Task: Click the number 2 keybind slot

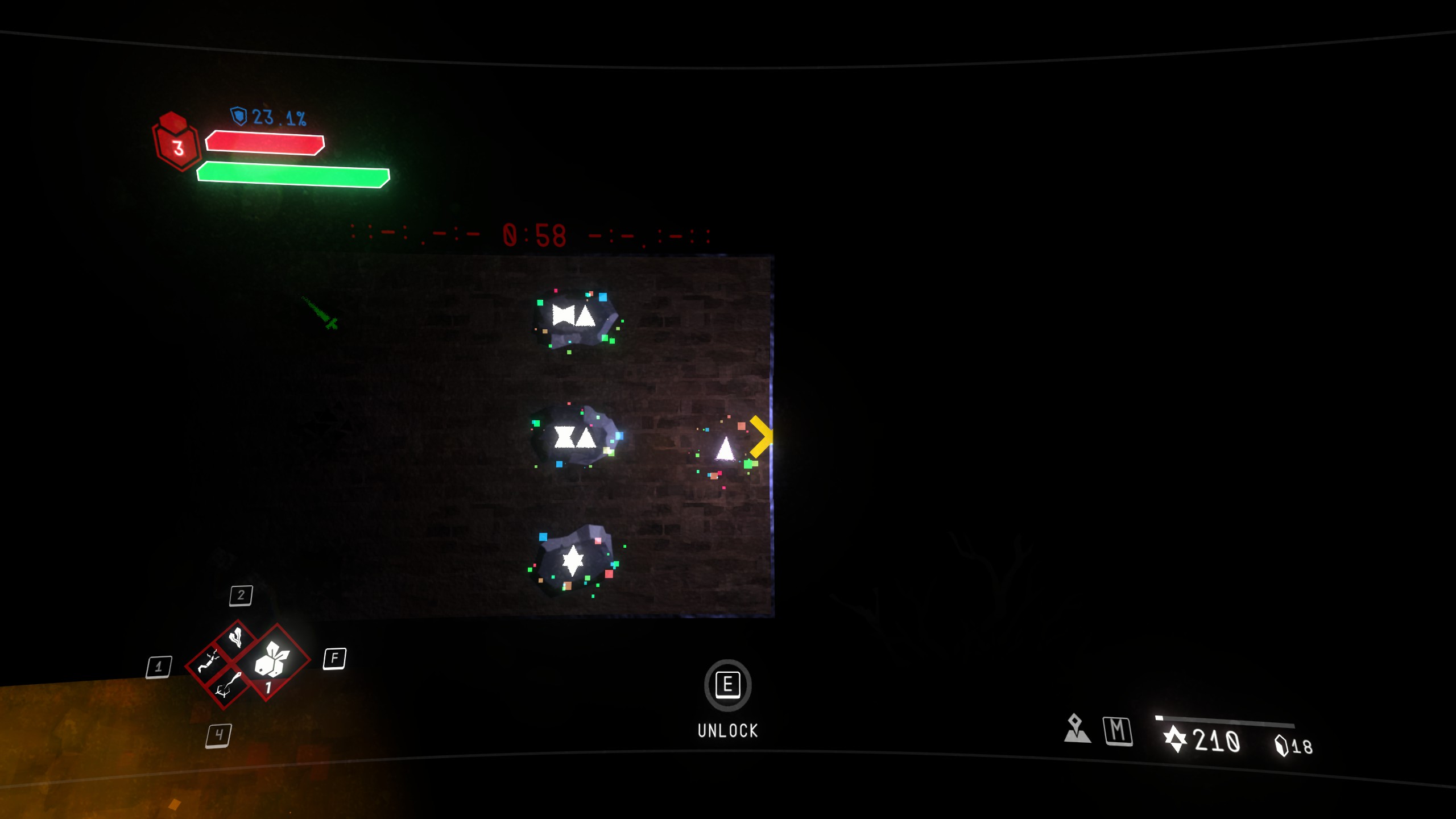Action: point(241,595)
